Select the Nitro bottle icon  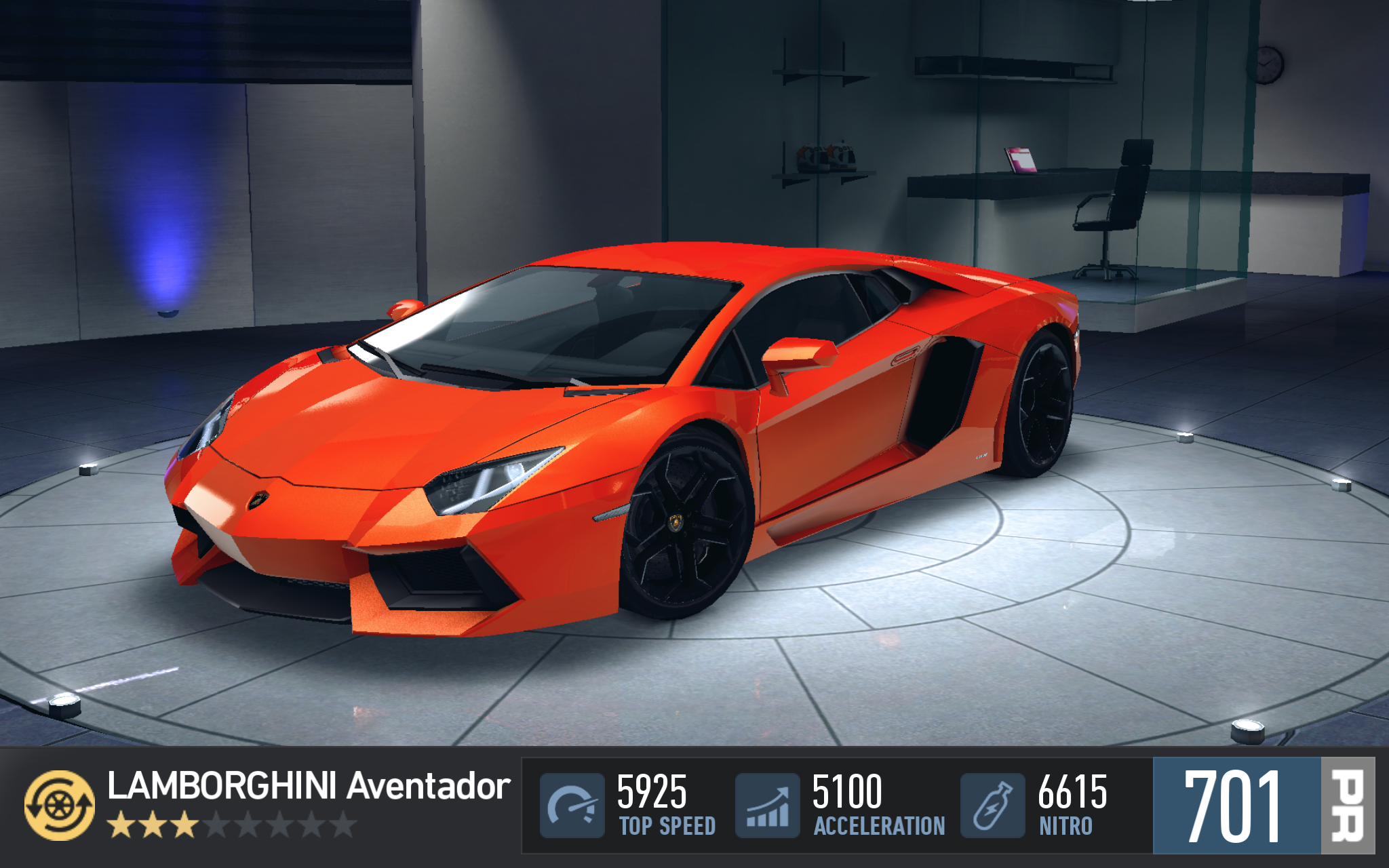(992, 805)
